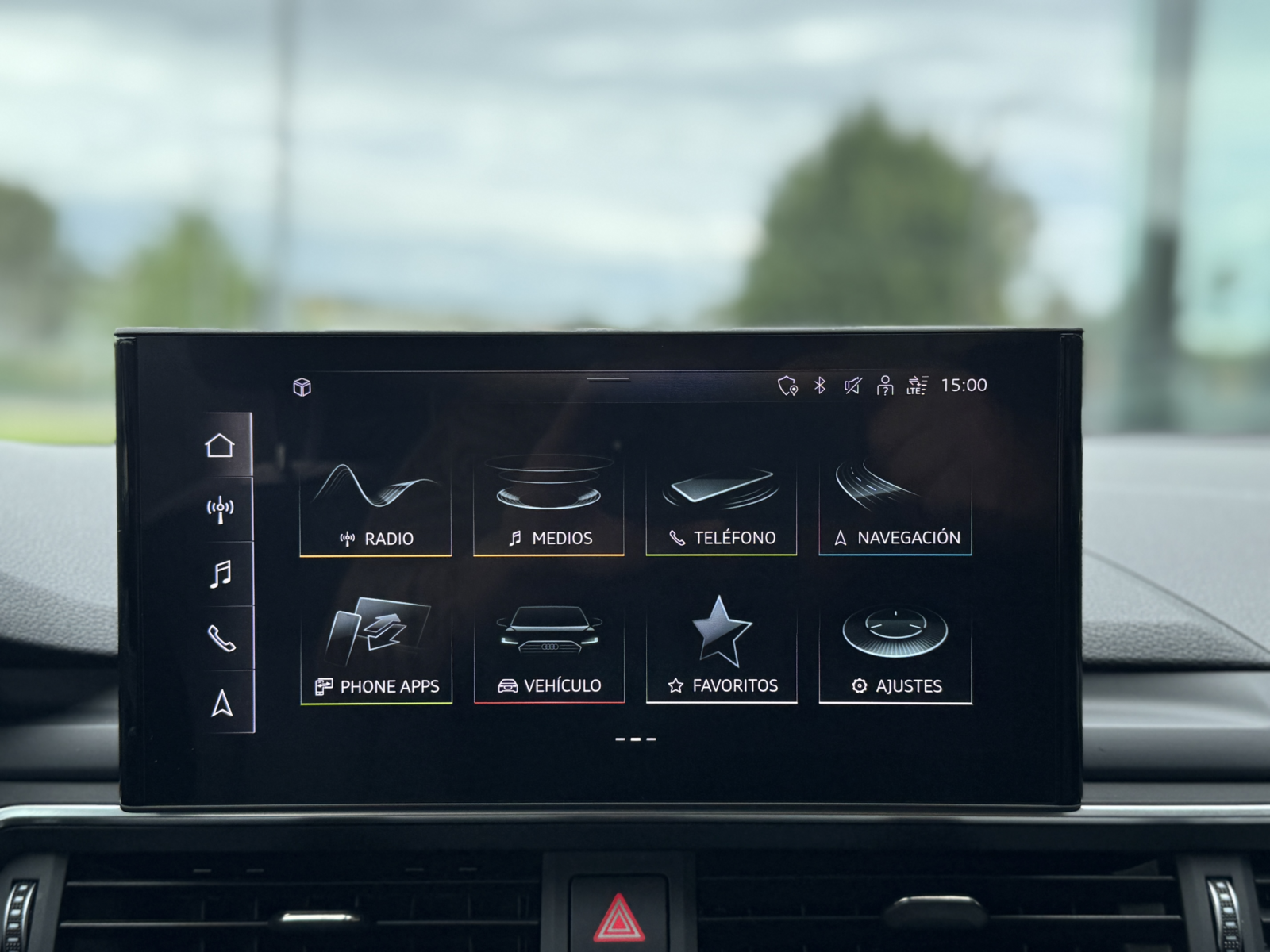Select the MEDIOS media tile

click(x=548, y=505)
